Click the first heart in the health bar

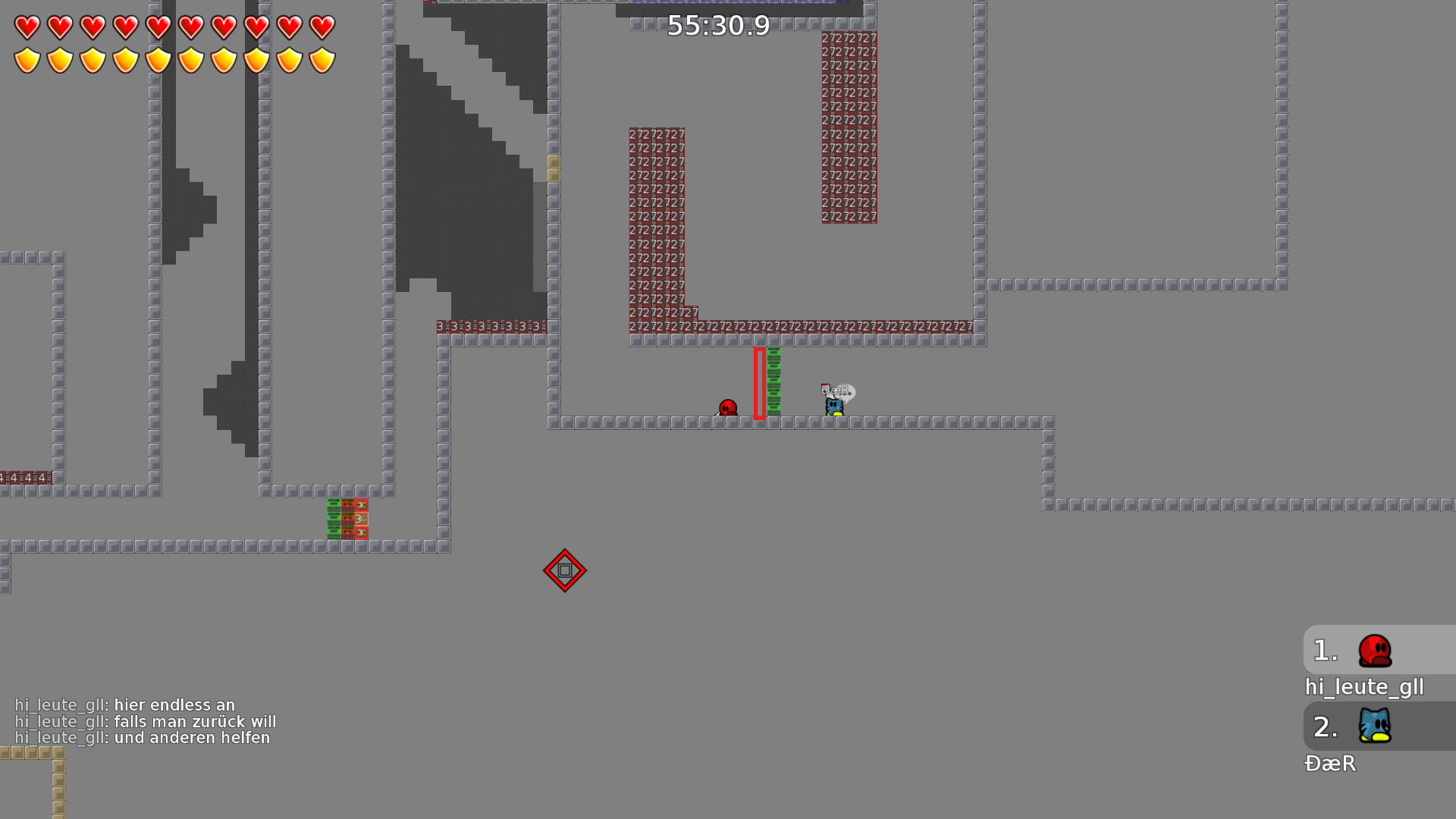click(26, 28)
